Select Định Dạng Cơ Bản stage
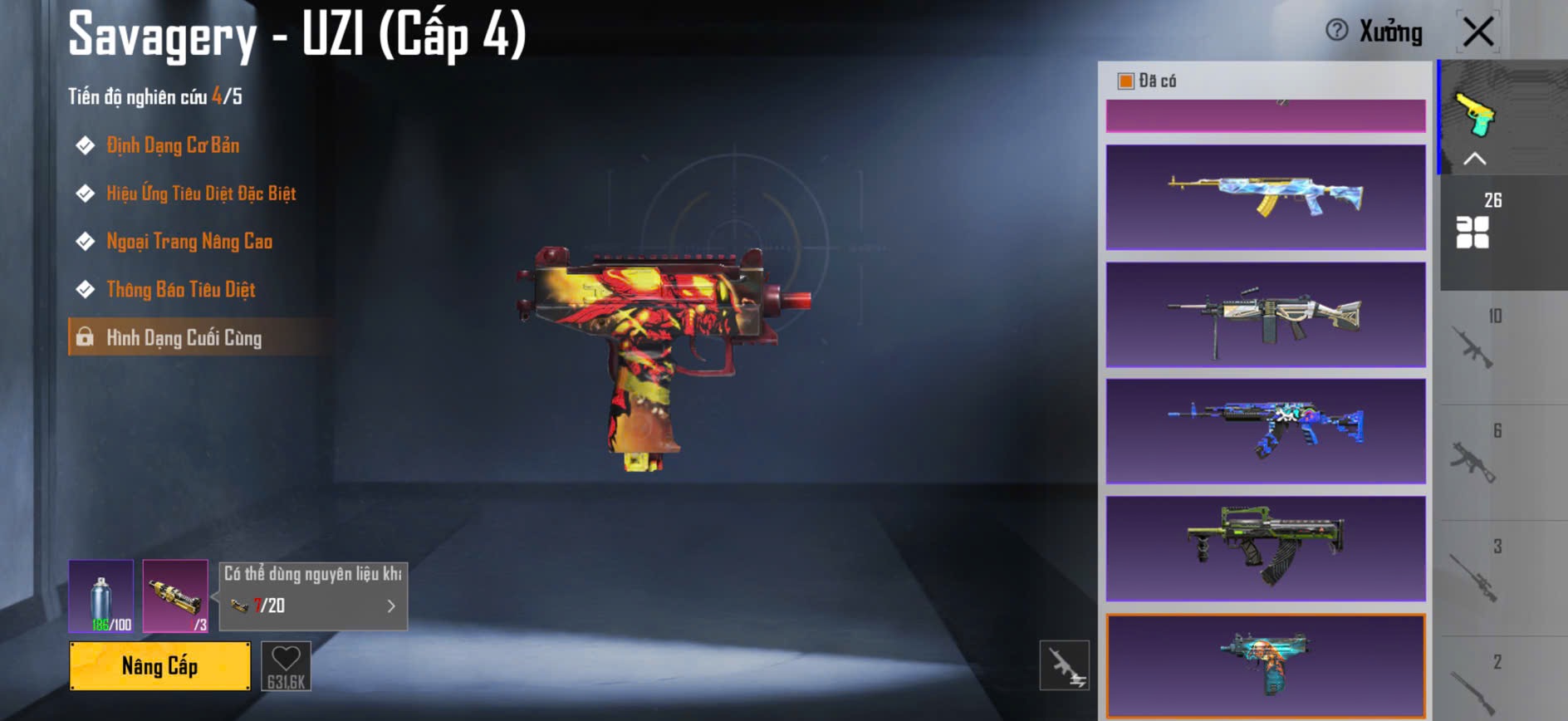1568x721 pixels. [173, 145]
